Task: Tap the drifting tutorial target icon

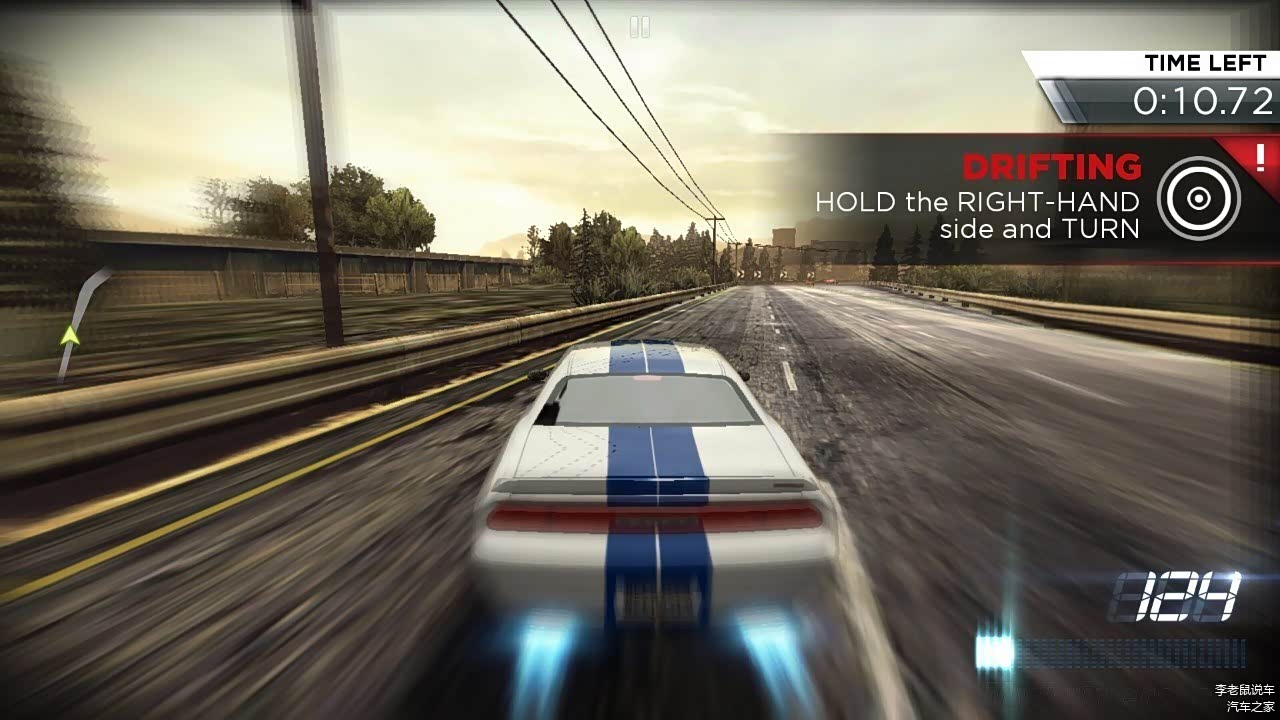Action: pos(1198,198)
